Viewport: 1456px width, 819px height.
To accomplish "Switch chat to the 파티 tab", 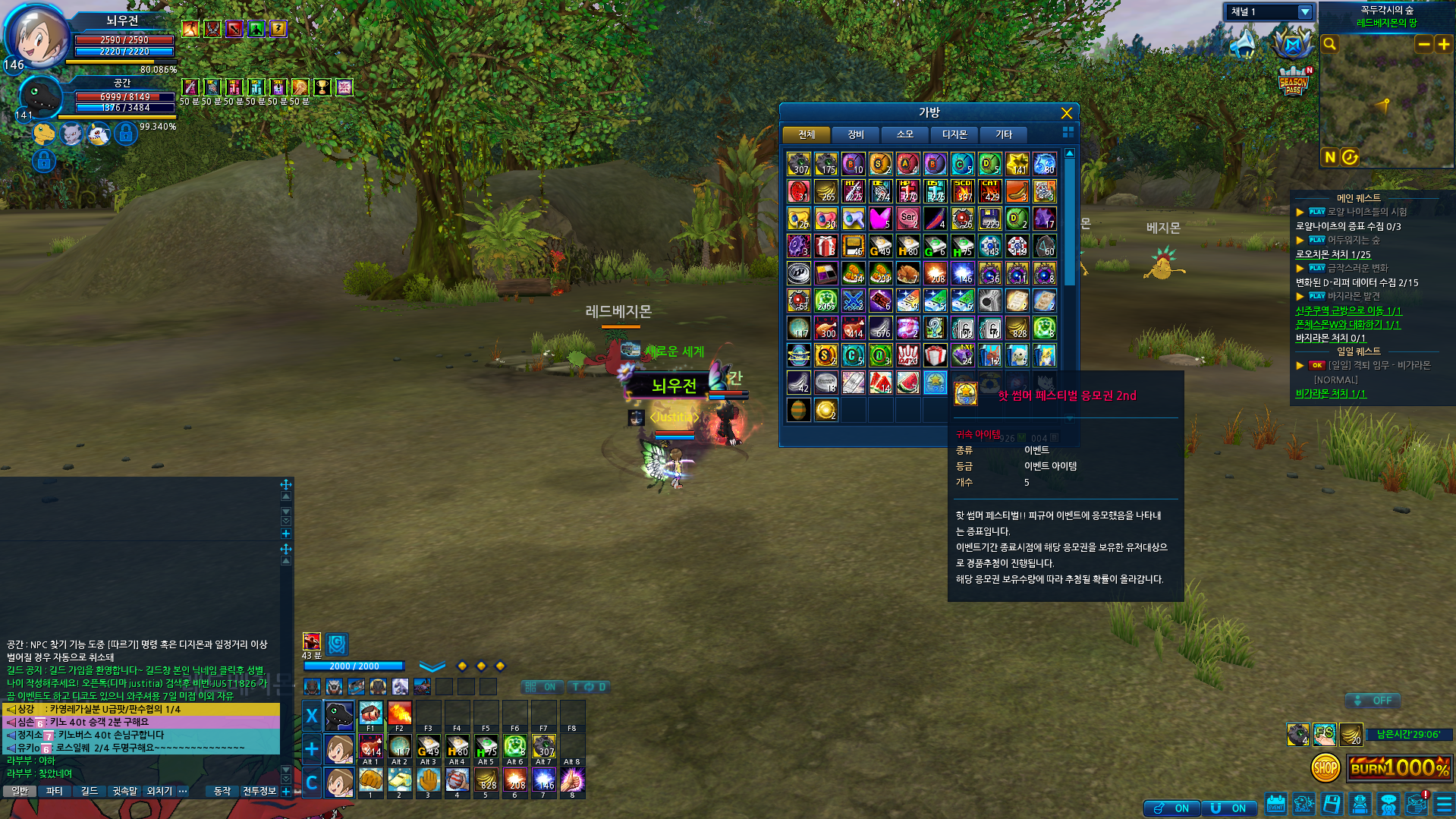I will pos(54,791).
